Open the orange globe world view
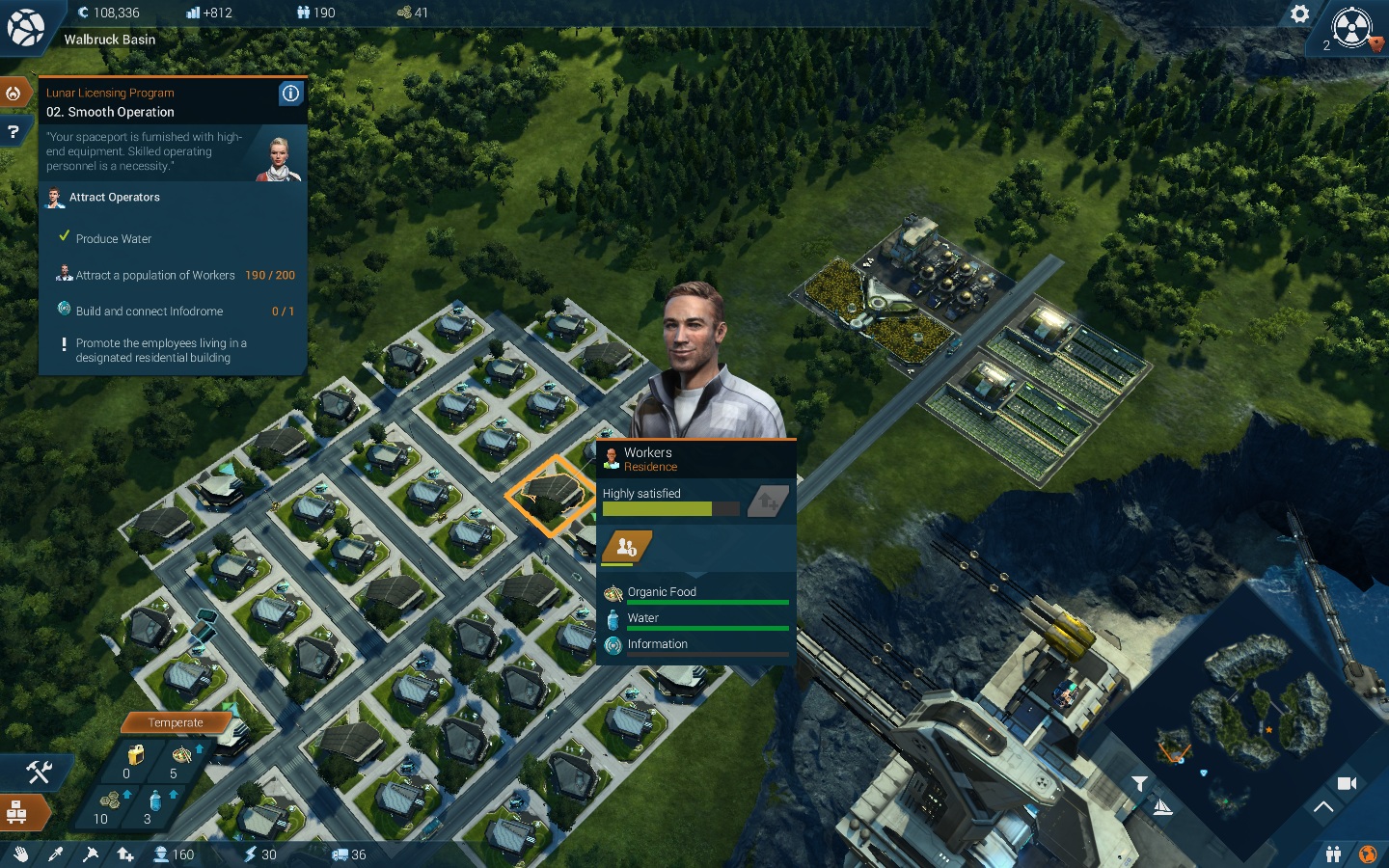Viewport: 1389px width, 868px height. 1367,854
